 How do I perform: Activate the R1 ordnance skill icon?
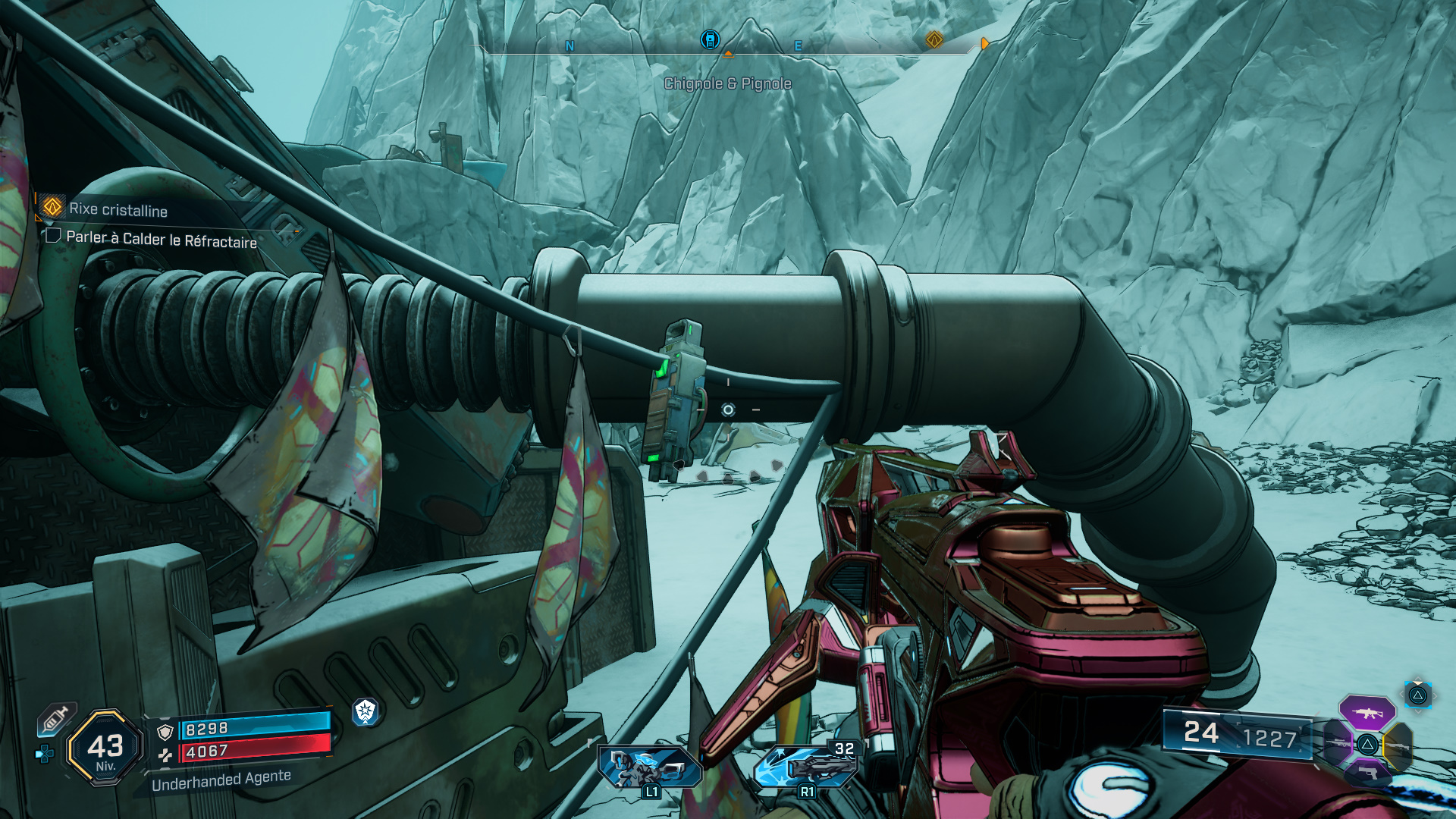807,766
